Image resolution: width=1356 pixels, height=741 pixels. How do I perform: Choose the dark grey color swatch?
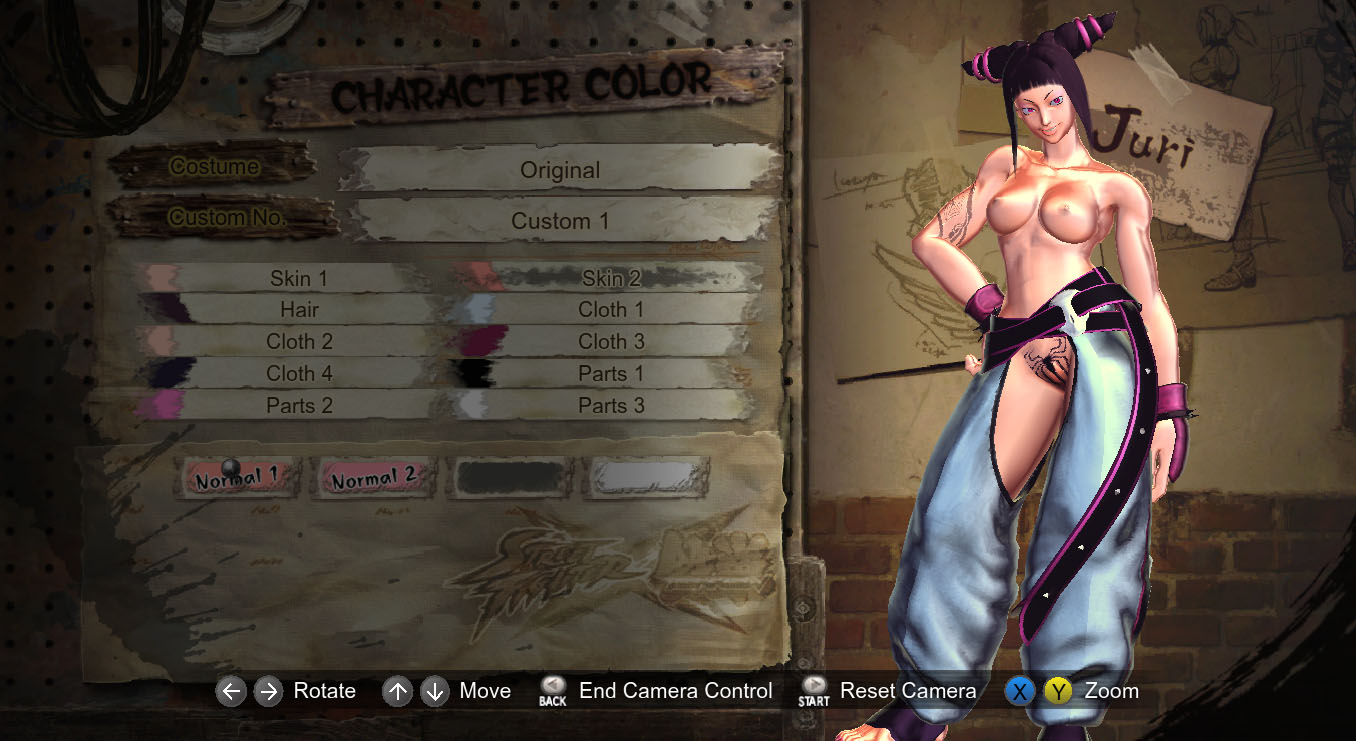coord(512,478)
